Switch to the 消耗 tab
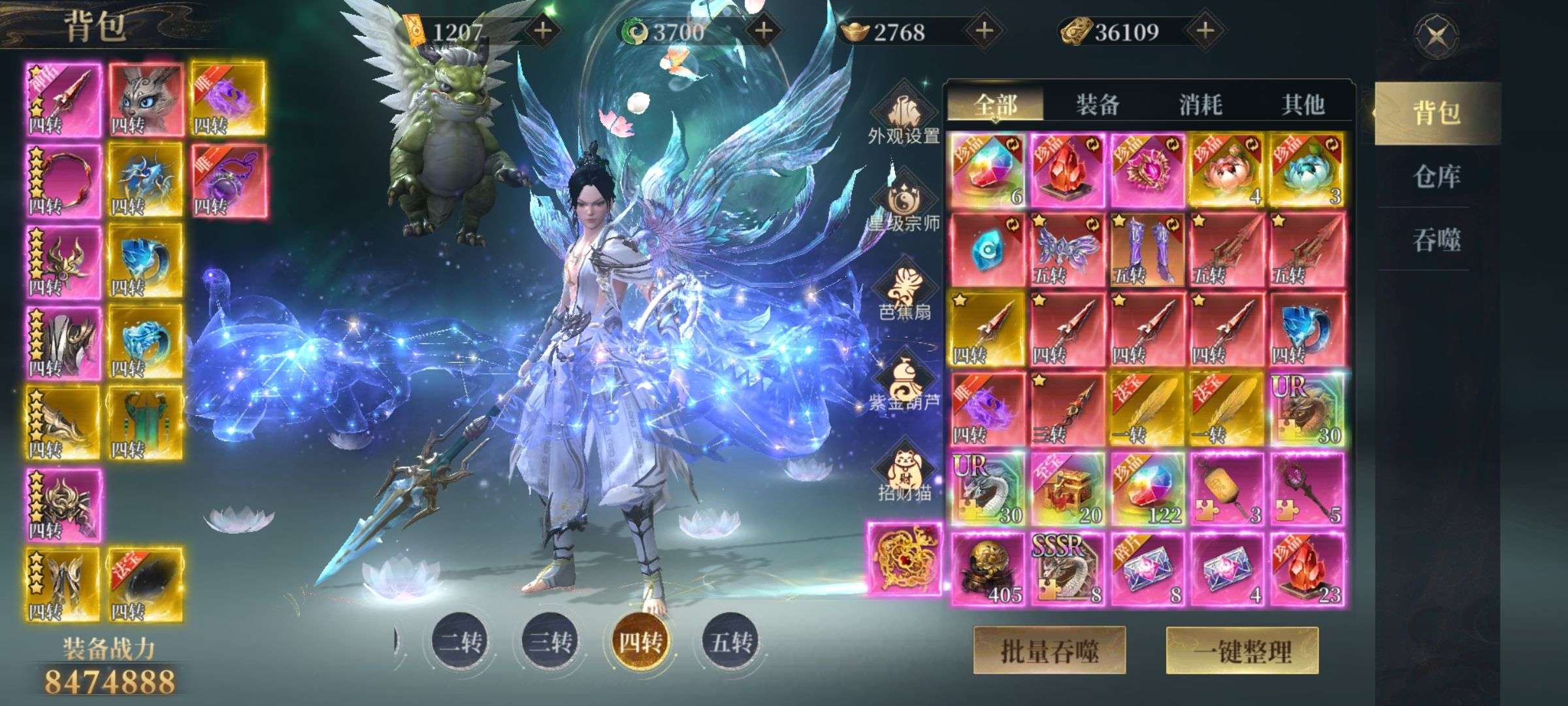1568x706 pixels. coord(1200,105)
